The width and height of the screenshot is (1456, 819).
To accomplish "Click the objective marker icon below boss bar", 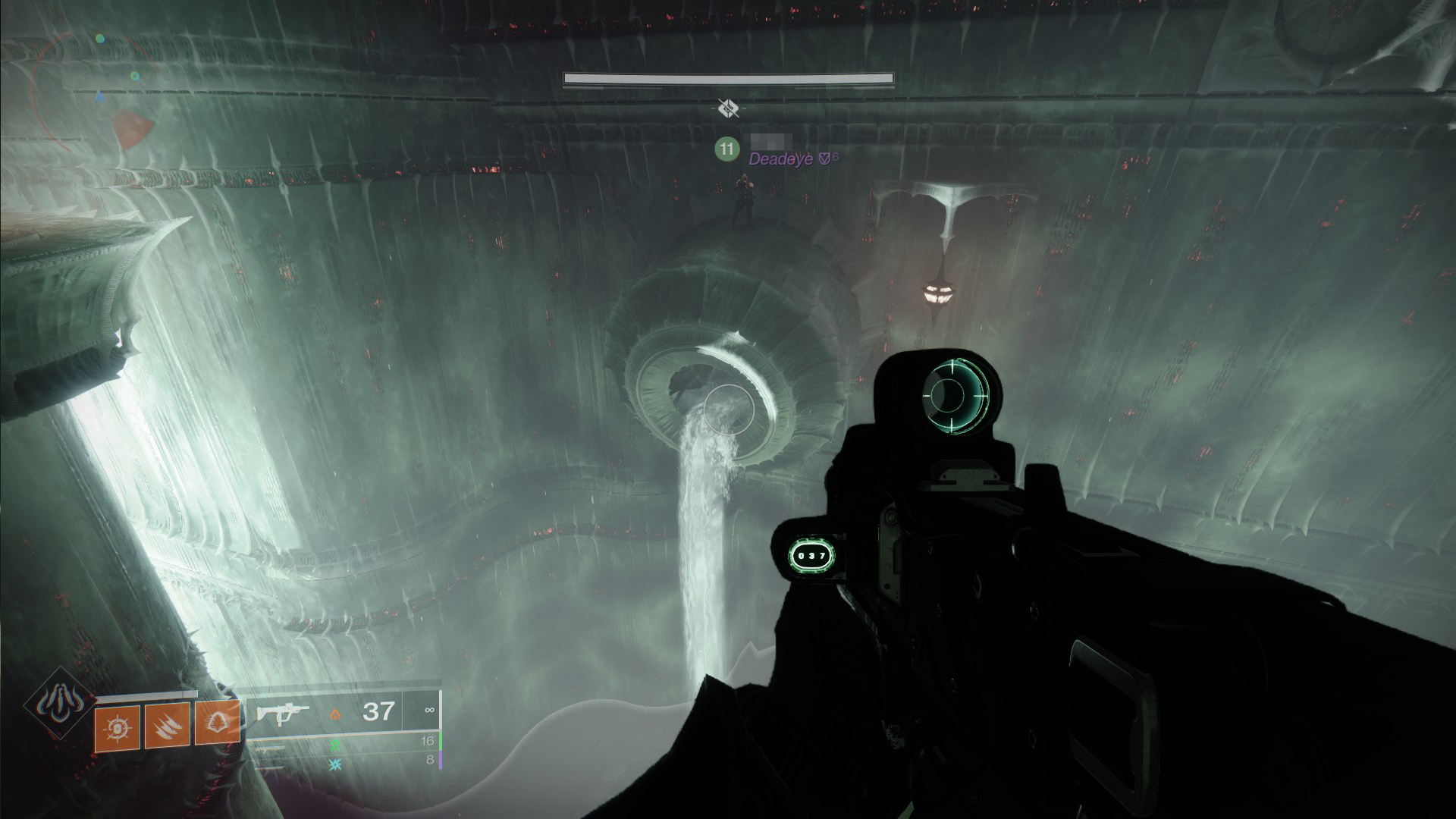I will [729, 109].
